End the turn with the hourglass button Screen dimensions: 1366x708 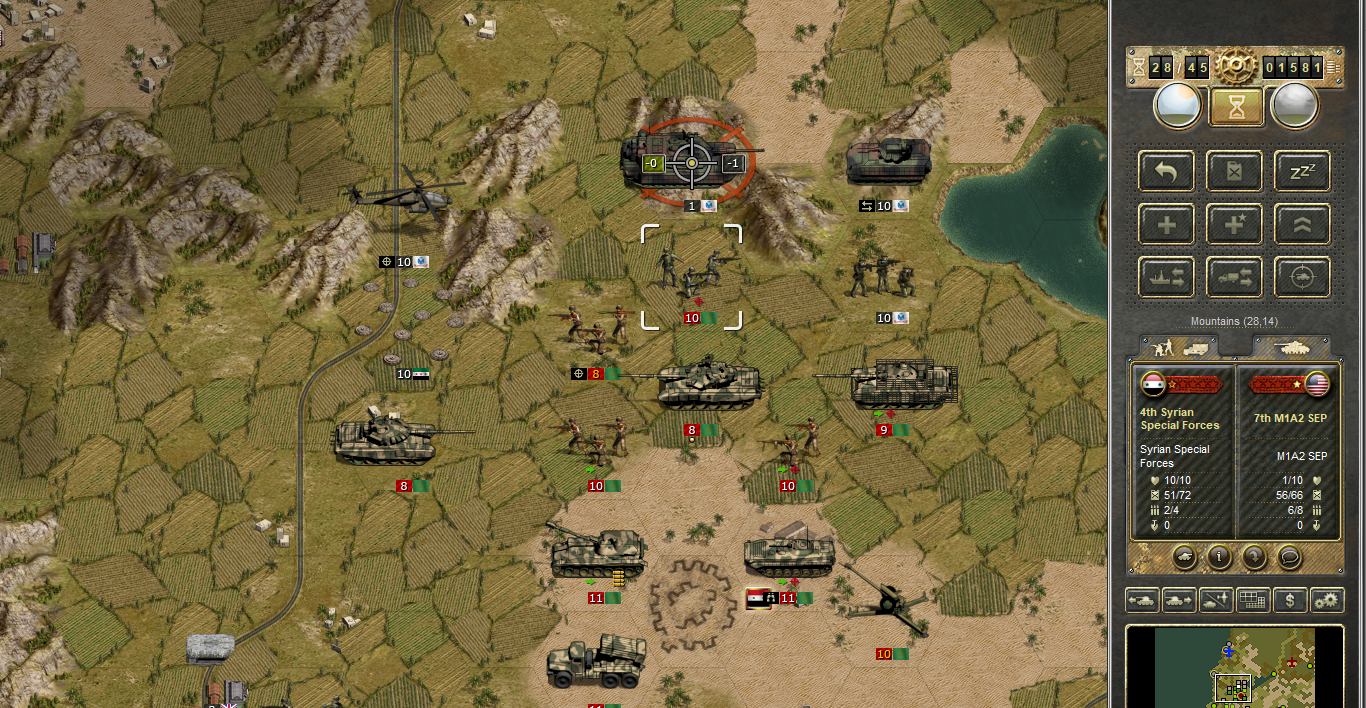click(1236, 105)
